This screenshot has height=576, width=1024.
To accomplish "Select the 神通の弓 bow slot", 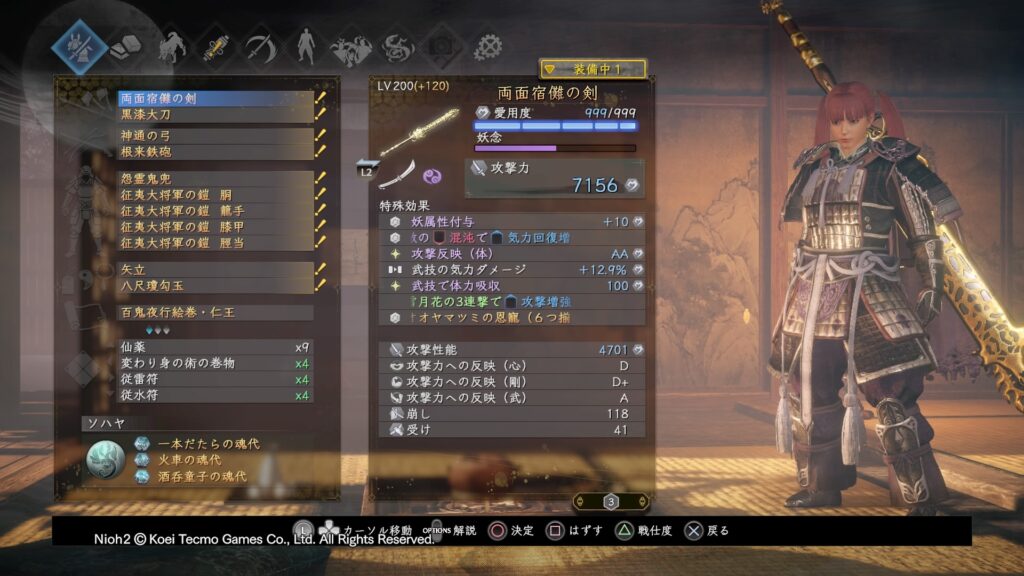I will 215,136.
